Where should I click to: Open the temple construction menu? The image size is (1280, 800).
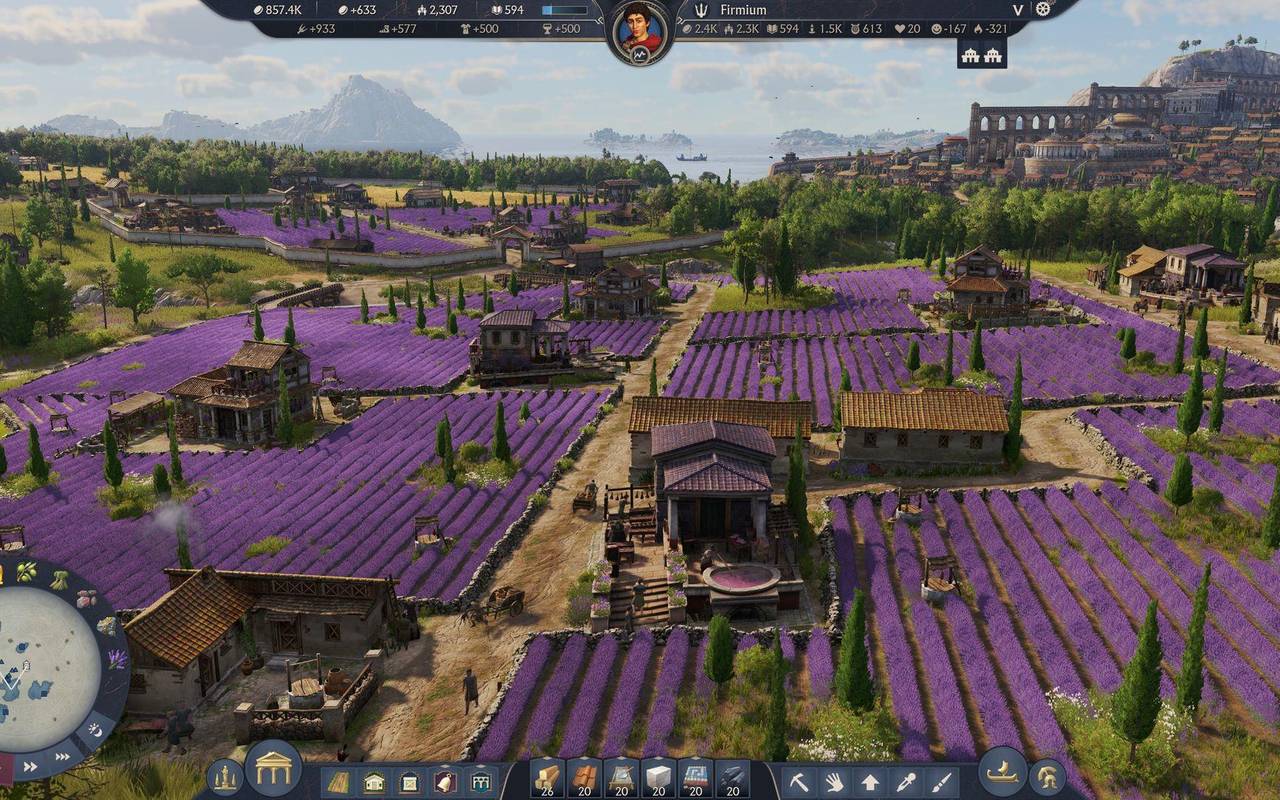pyautogui.click(x=272, y=772)
